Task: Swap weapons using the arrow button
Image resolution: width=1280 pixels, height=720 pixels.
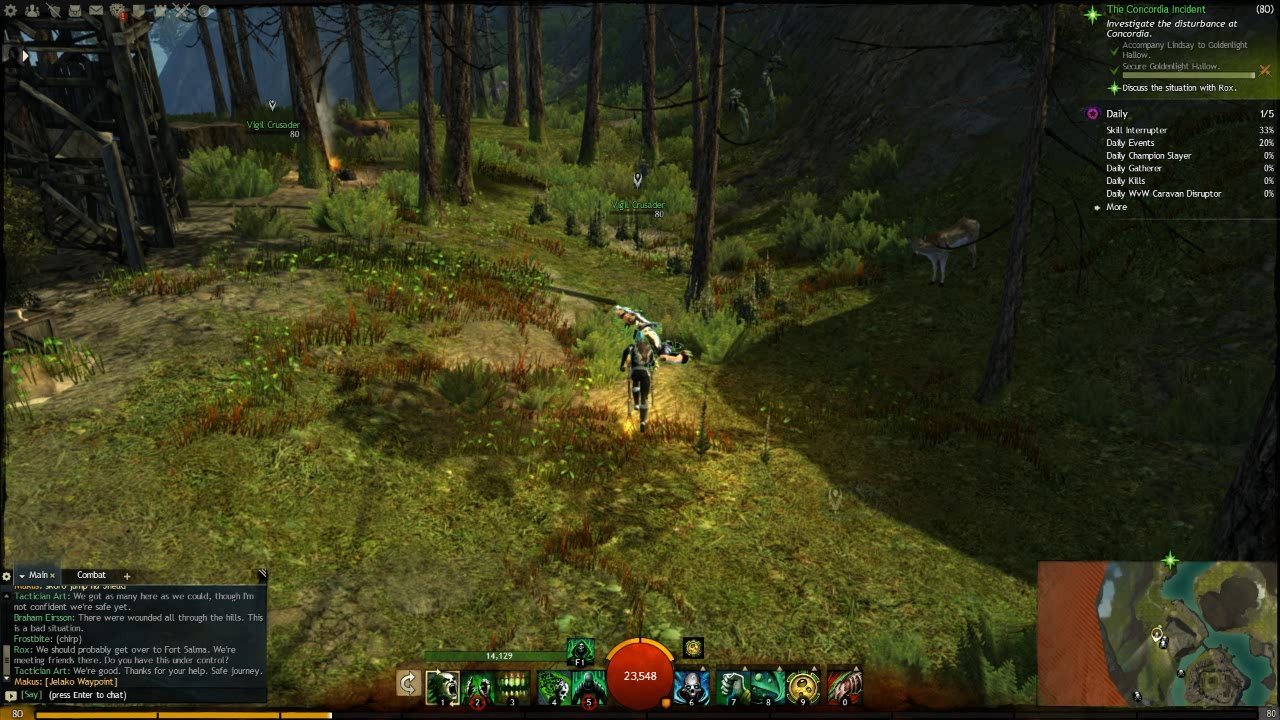Action: pyautogui.click(x=408, y=684)
